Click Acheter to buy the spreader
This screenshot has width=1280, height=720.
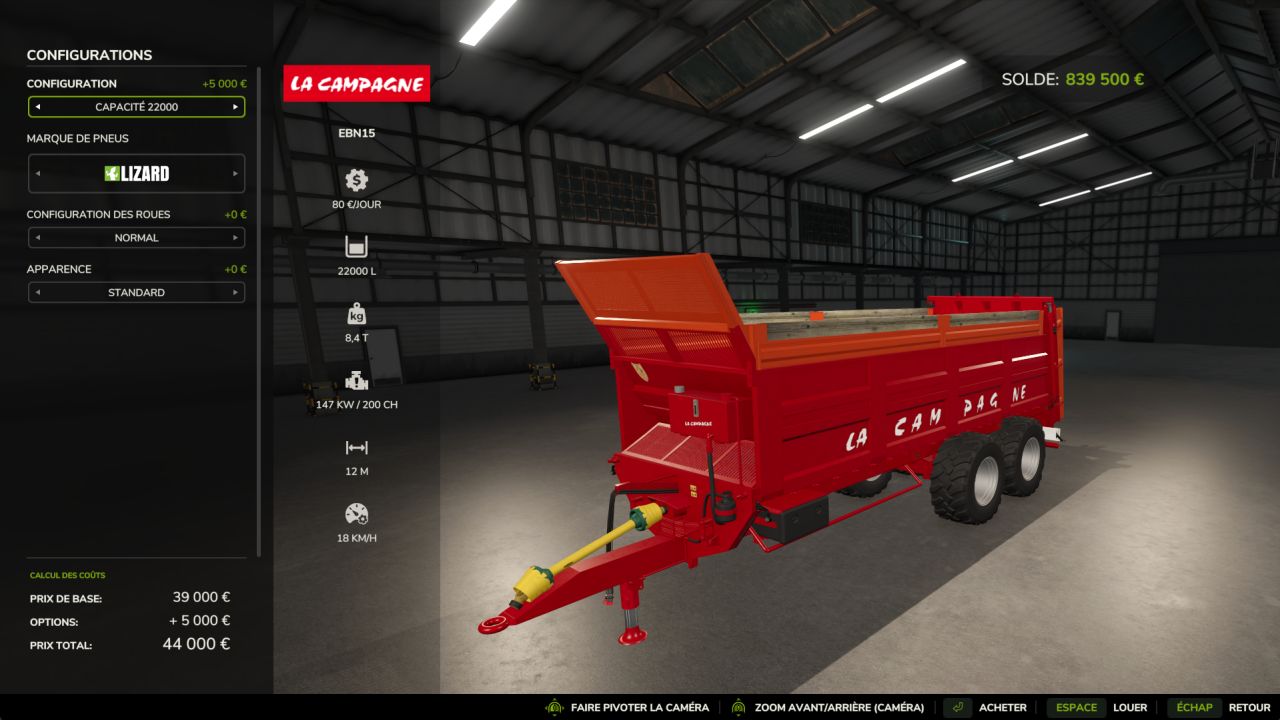(1001, 707)
